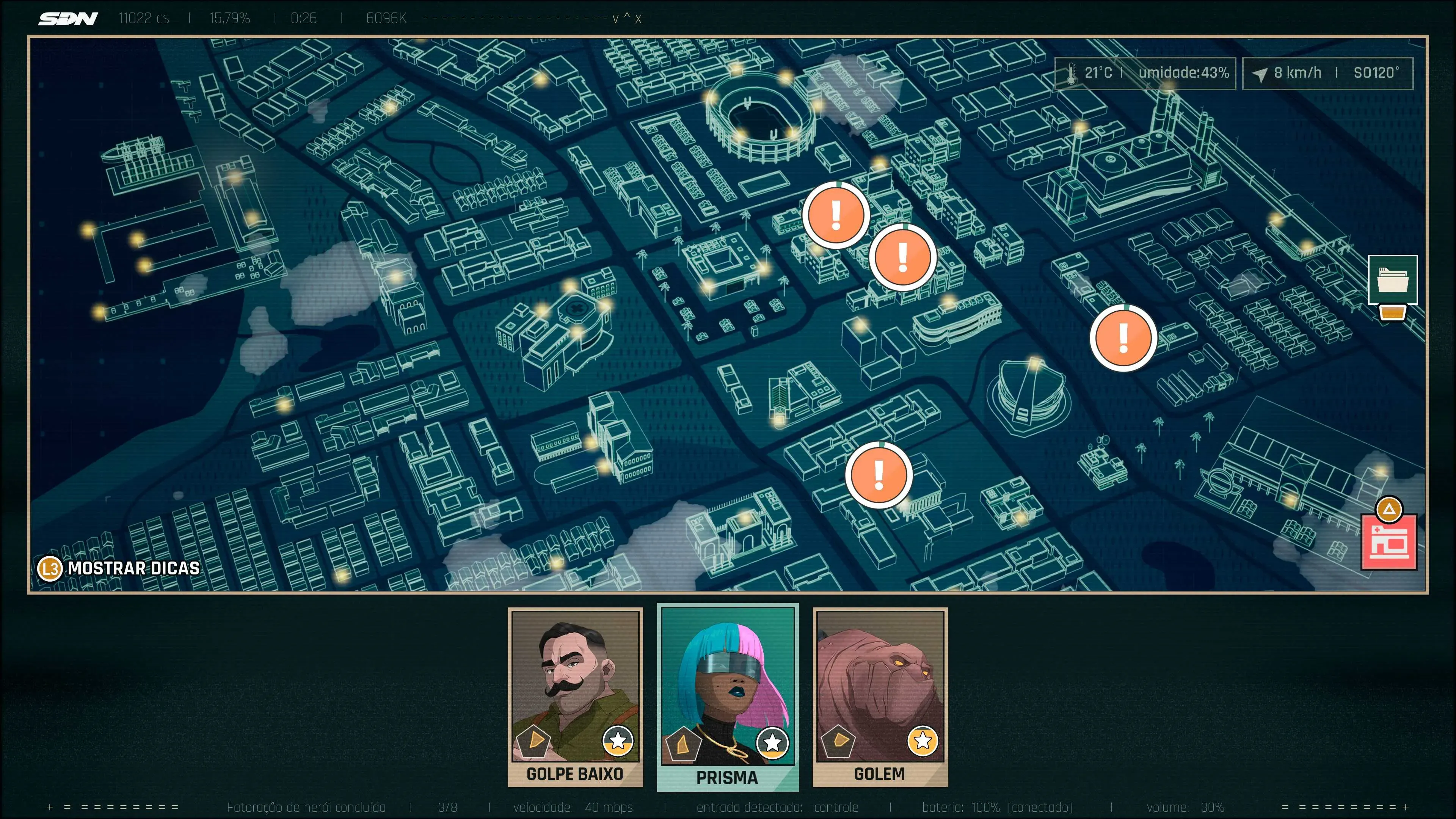Open the red infirmary building icon

pyautogui.click(x=1388, y=542)
